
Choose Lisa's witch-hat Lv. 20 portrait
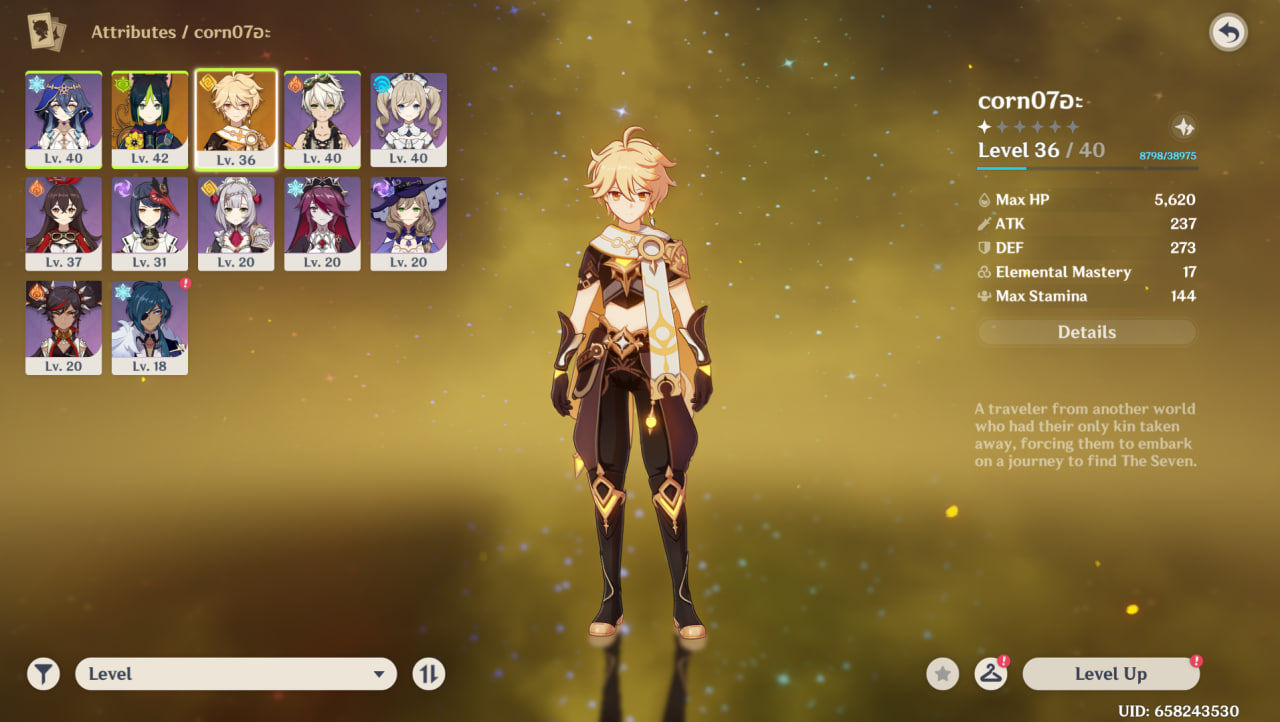click(408, 223)
